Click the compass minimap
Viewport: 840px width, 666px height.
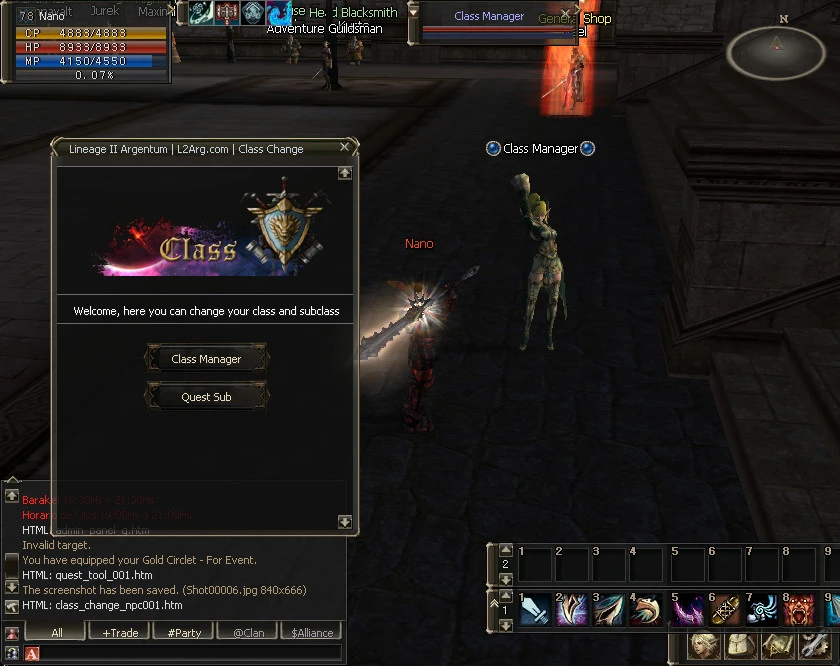point(776,52)
